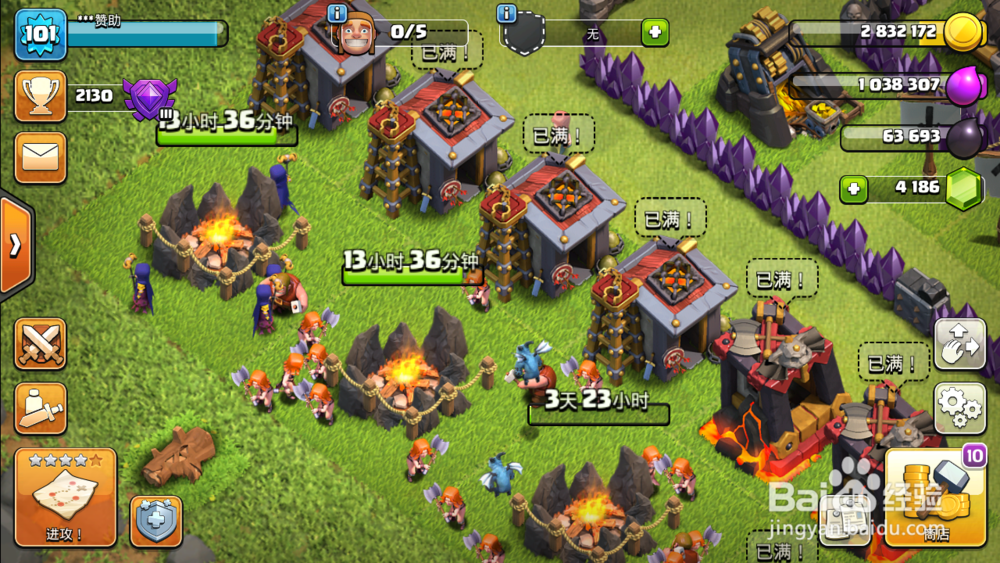Add gems with the green plus button

click(x=853, y=188)
